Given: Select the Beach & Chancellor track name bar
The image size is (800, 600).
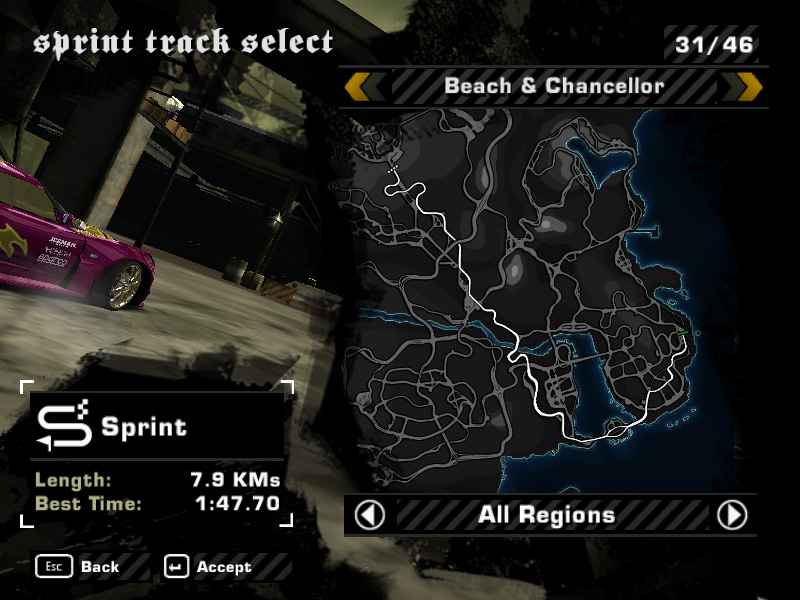Looking at the screenshot, I should pos(553,87).
